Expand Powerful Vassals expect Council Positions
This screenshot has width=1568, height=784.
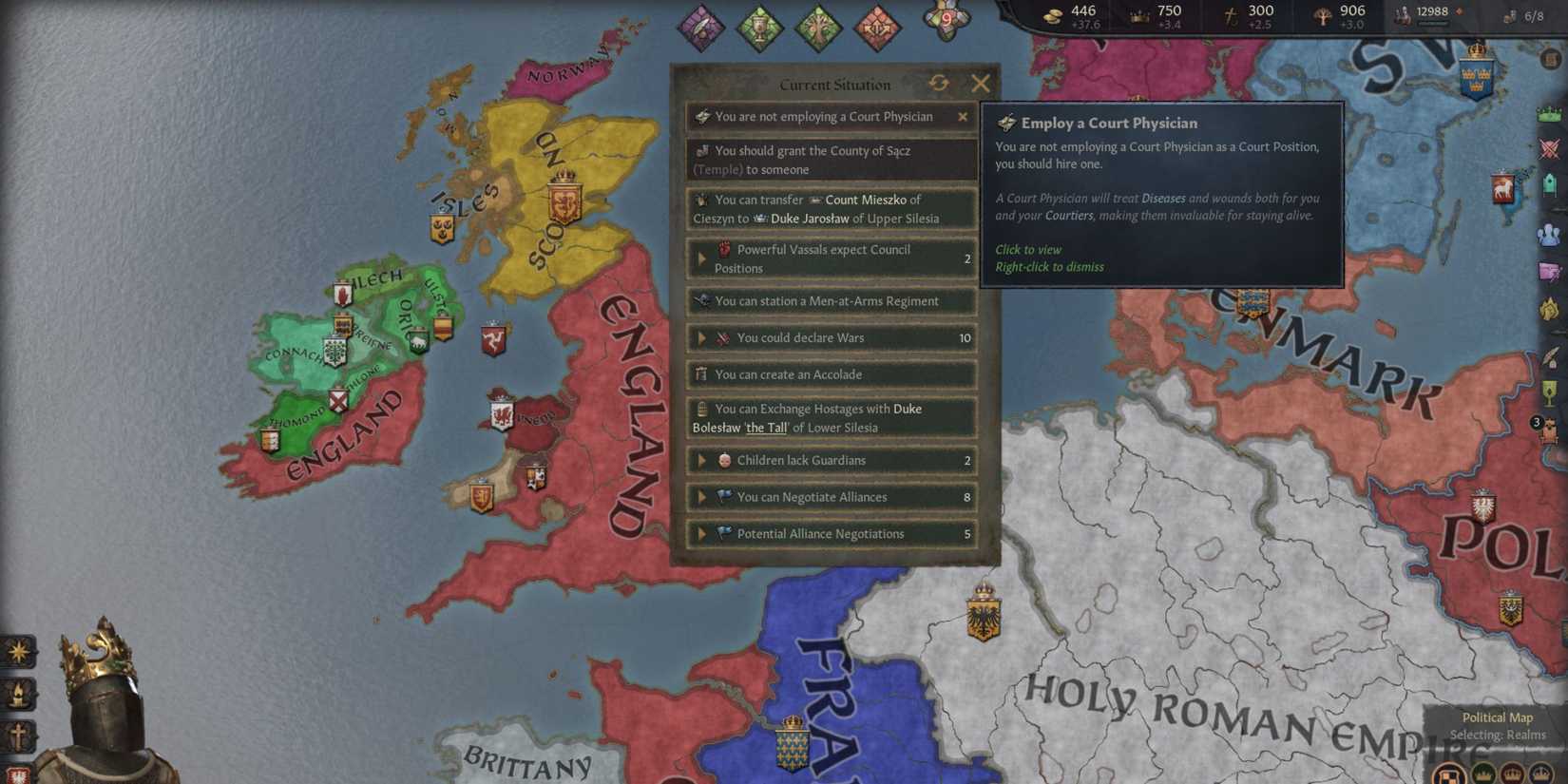click(x=703, y=258)
